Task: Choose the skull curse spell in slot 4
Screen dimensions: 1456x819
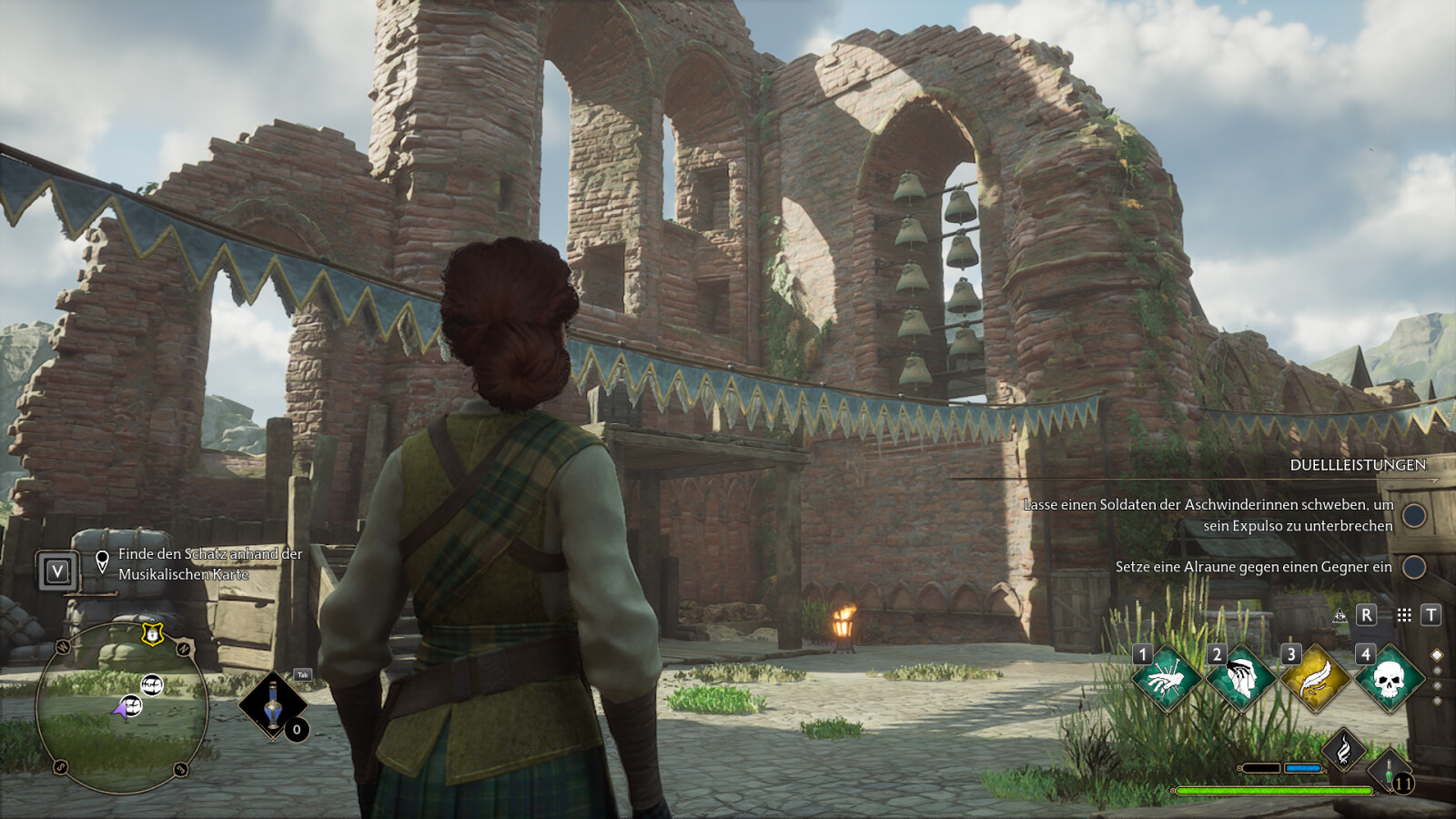Action: pos(1389,679)
